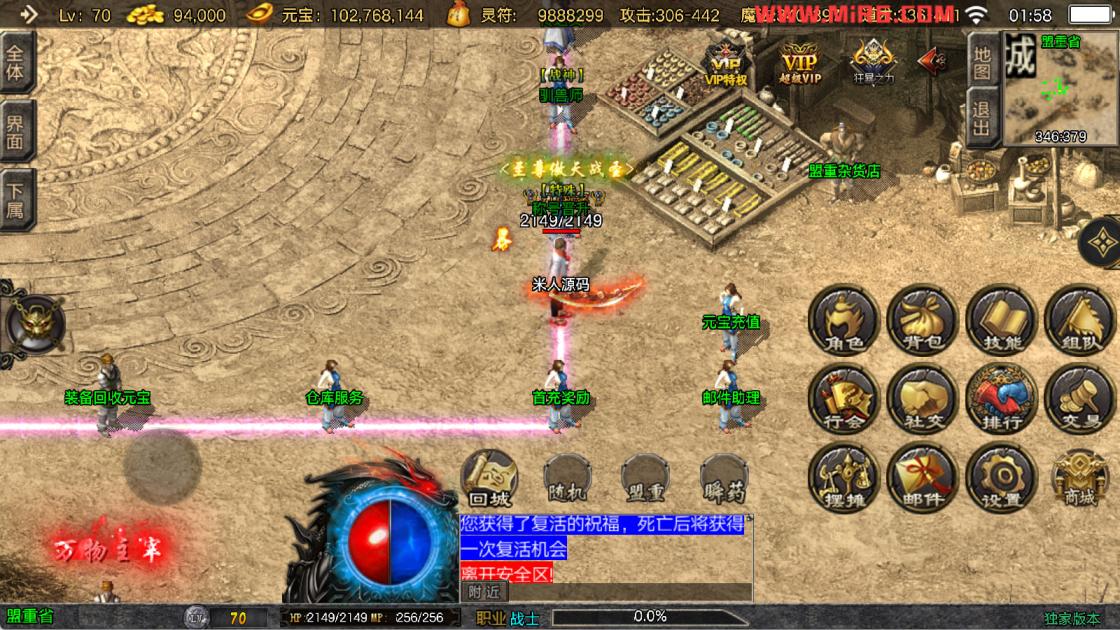1120x630 pixels.
Task: Open the 超级VIP icon
Action: 800,63
